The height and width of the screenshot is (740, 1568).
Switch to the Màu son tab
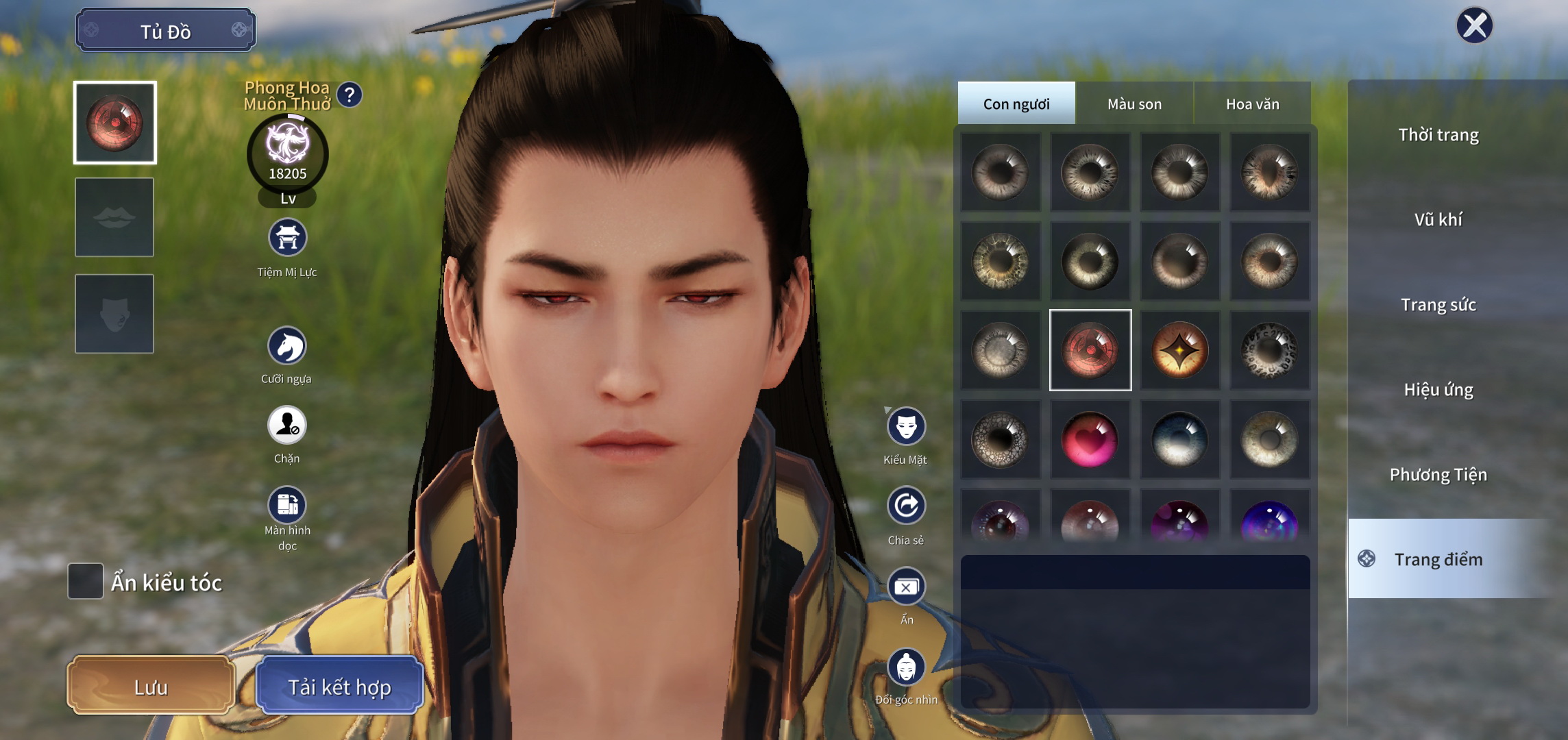click(1133, 103)
